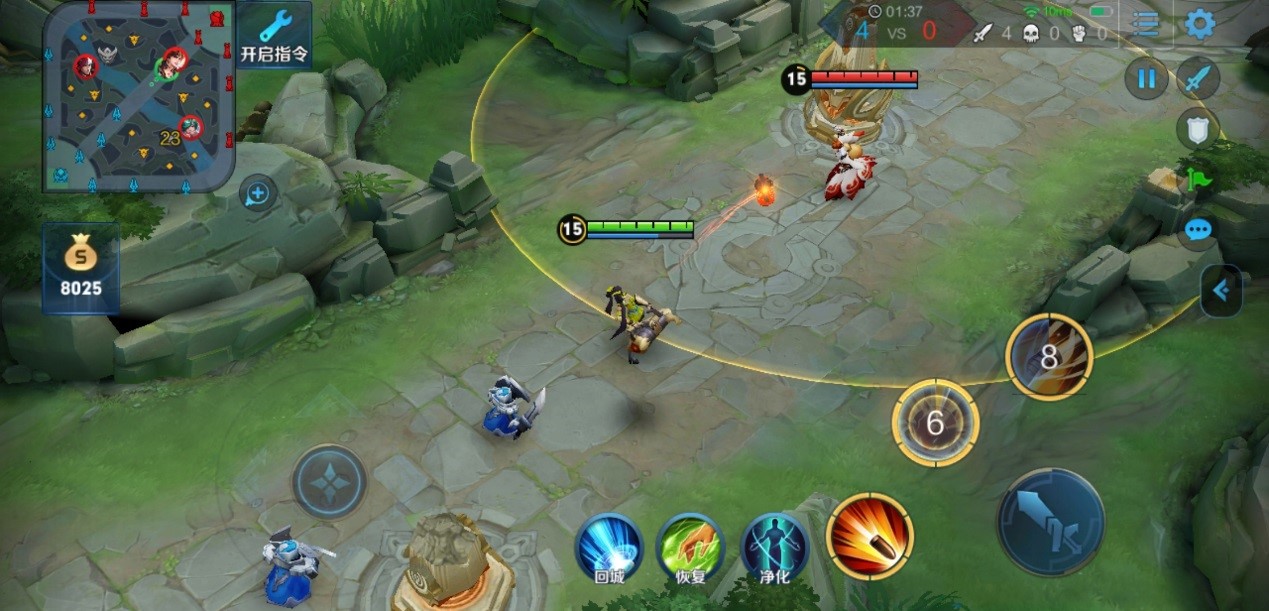This screenshot has width=1269, height=611.
Task: Pause the match
Action: click(1146, 79)
